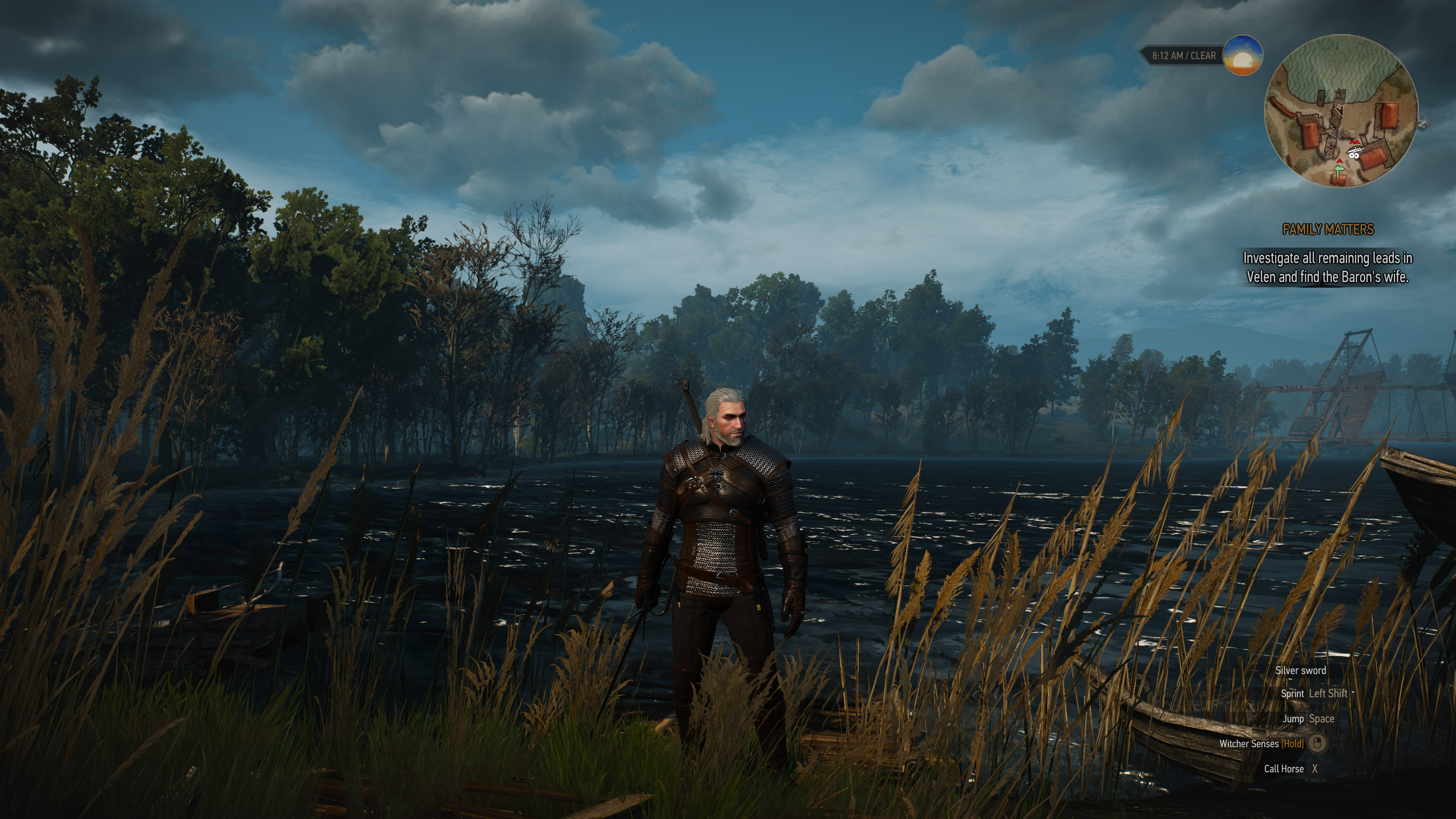The height and width of the screenshot is (819, 1456).
Task: Click the north compass indicator beside minimap
Action: 1423,124
